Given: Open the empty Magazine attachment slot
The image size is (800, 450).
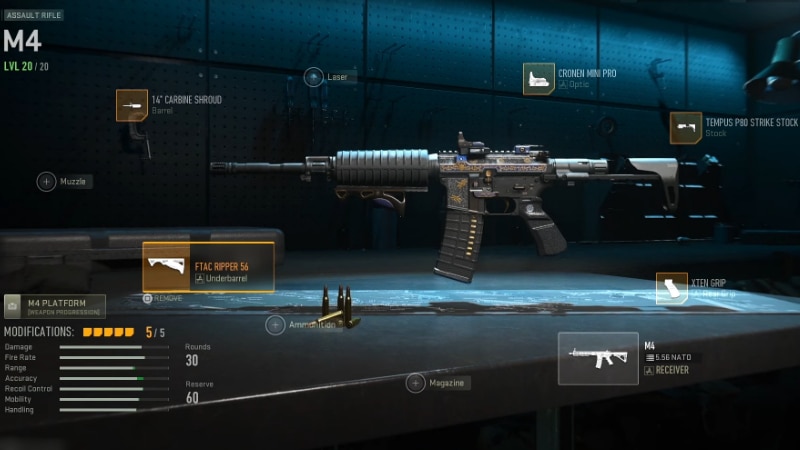Looking at the screenshot, I should point(416,382).
